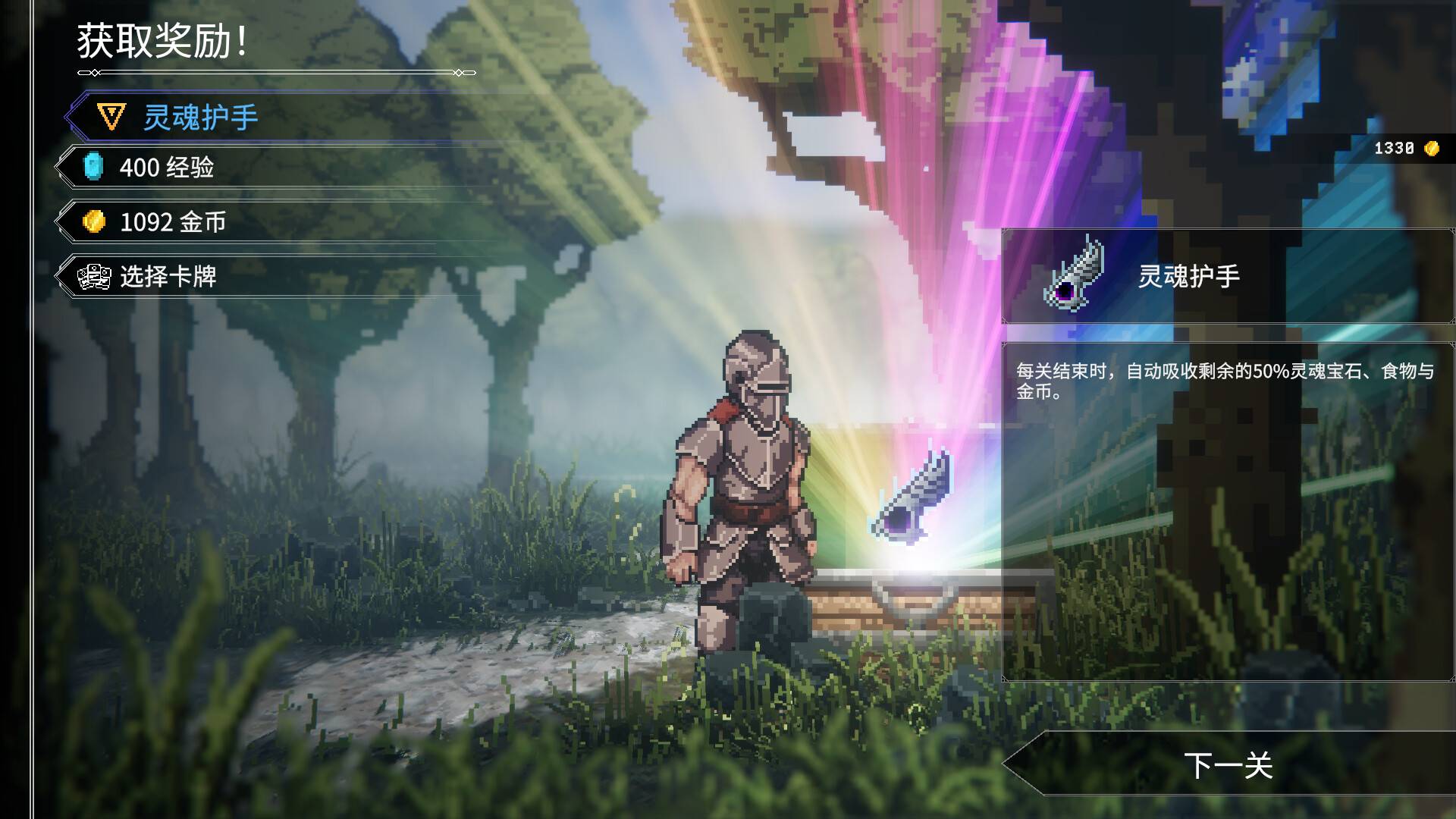Claim the 400 经验 reward

167,168
